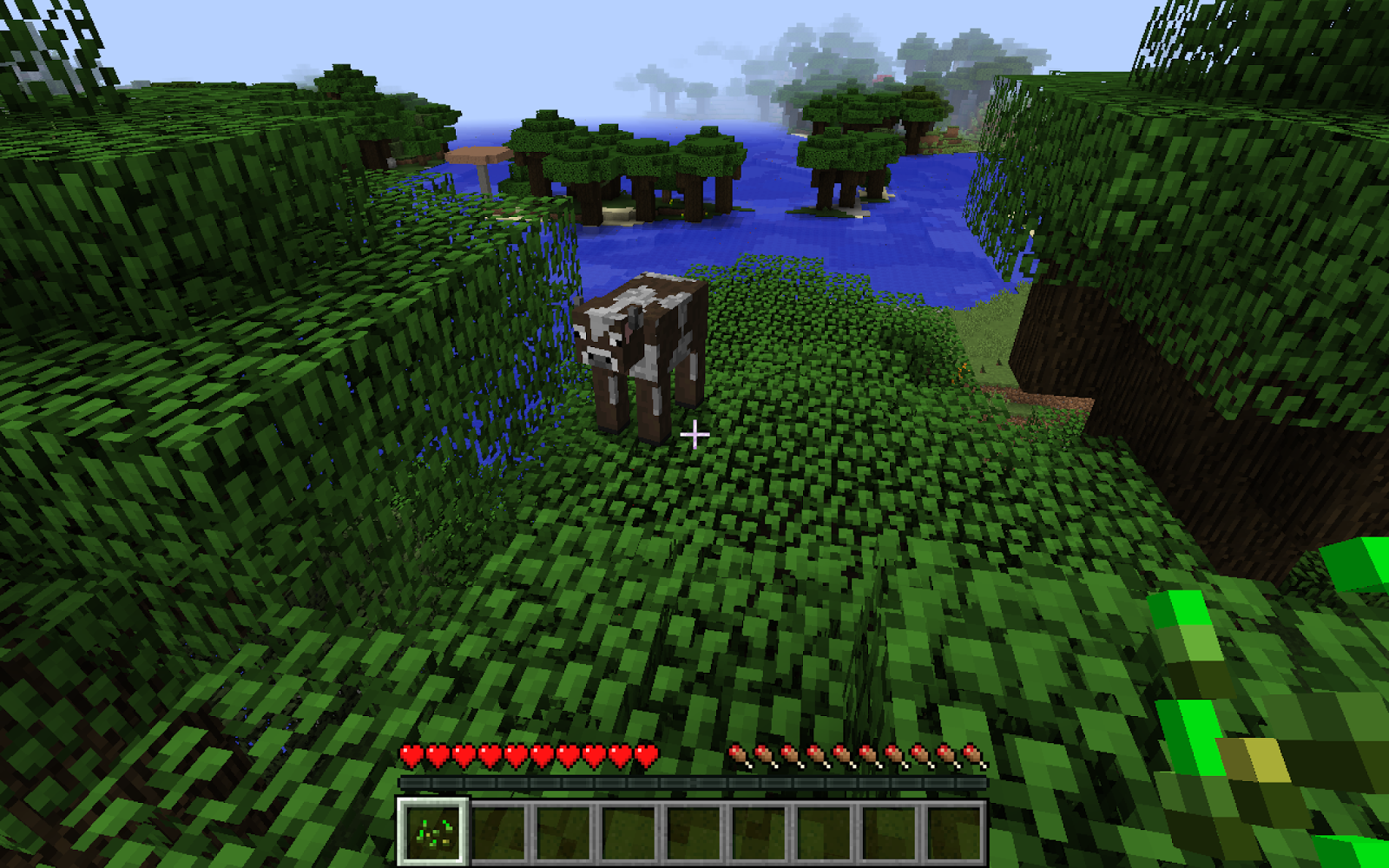This screenshot has height=868, width=1389.
Task: Click the fifth heart in the health row
Action: 515,754
